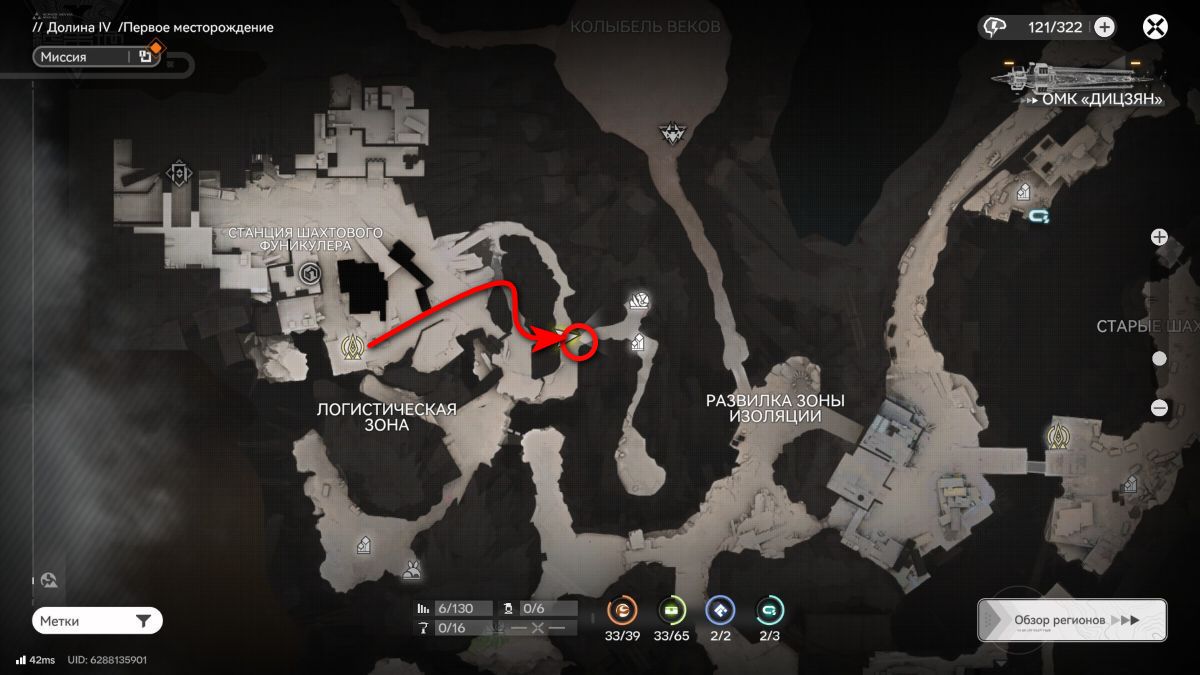1200x675 pixels.
Task: Select the teal loop counter 2/3
Action: [769, 610]
